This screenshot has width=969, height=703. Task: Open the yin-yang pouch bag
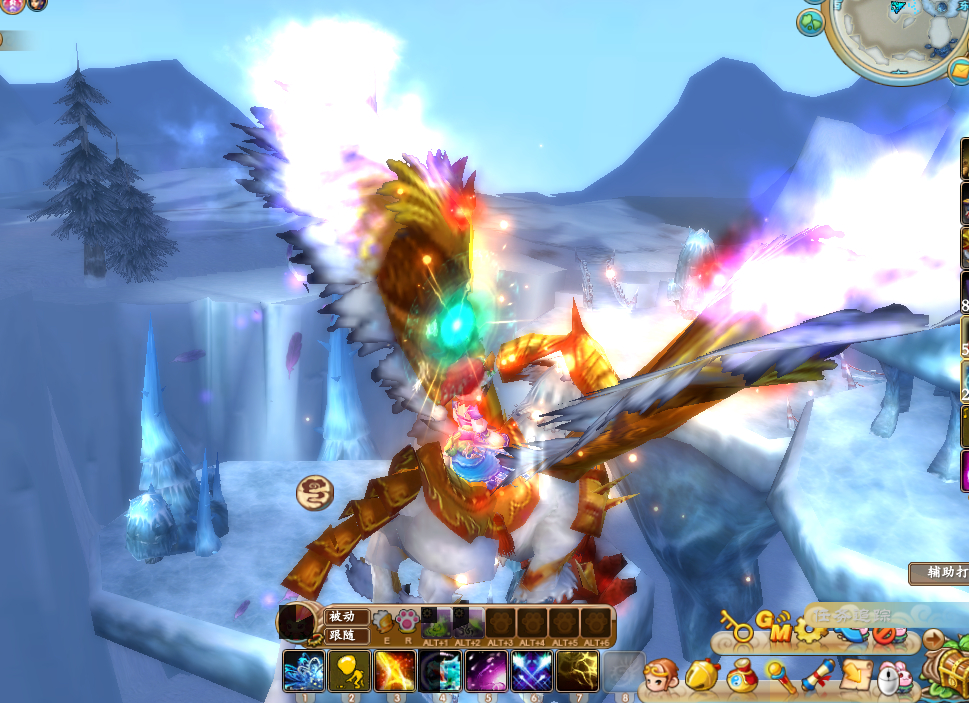pos(742,677)
